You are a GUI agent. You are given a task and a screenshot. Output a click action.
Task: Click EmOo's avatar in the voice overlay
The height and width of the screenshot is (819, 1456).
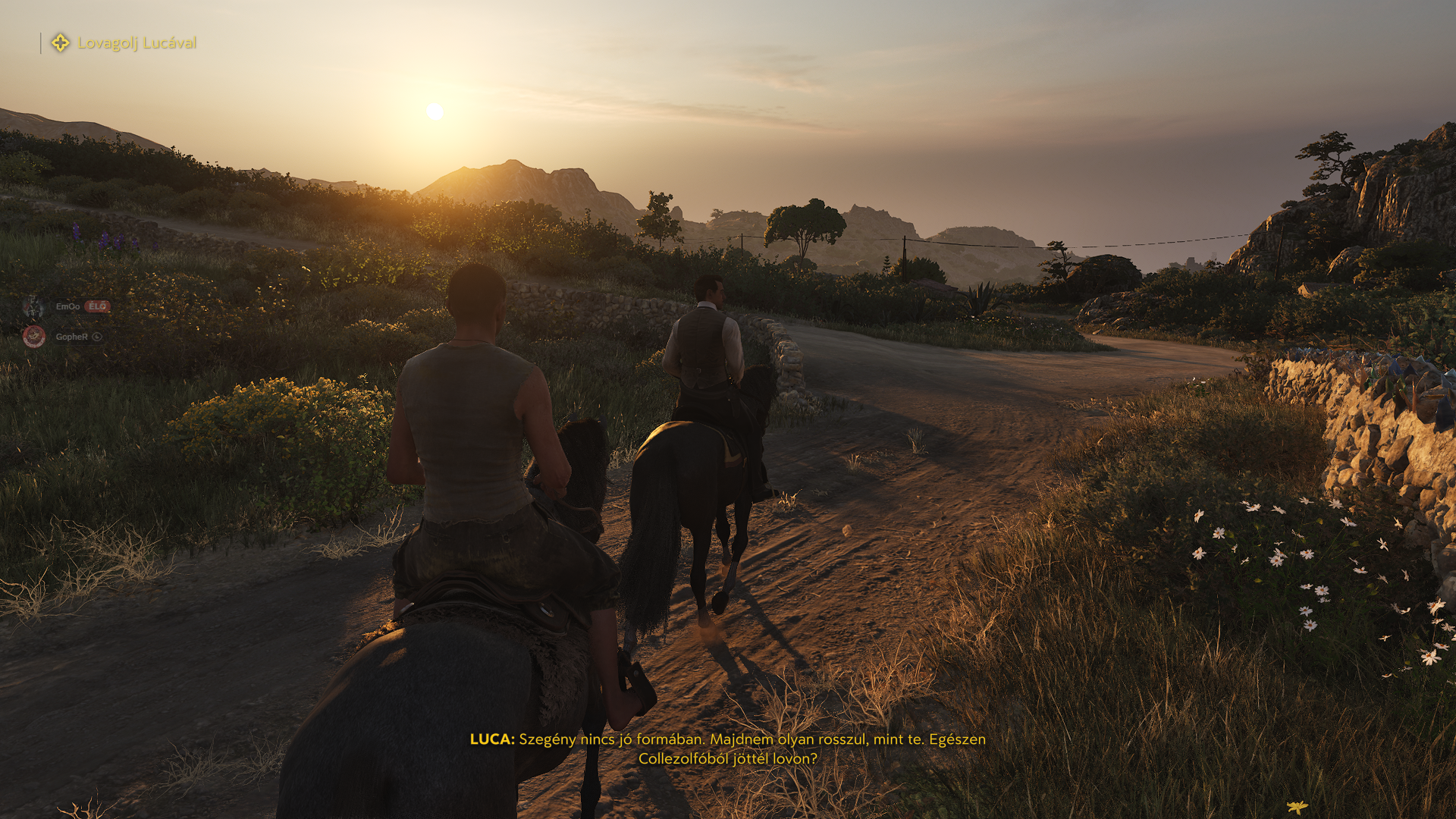pos(33,307)
